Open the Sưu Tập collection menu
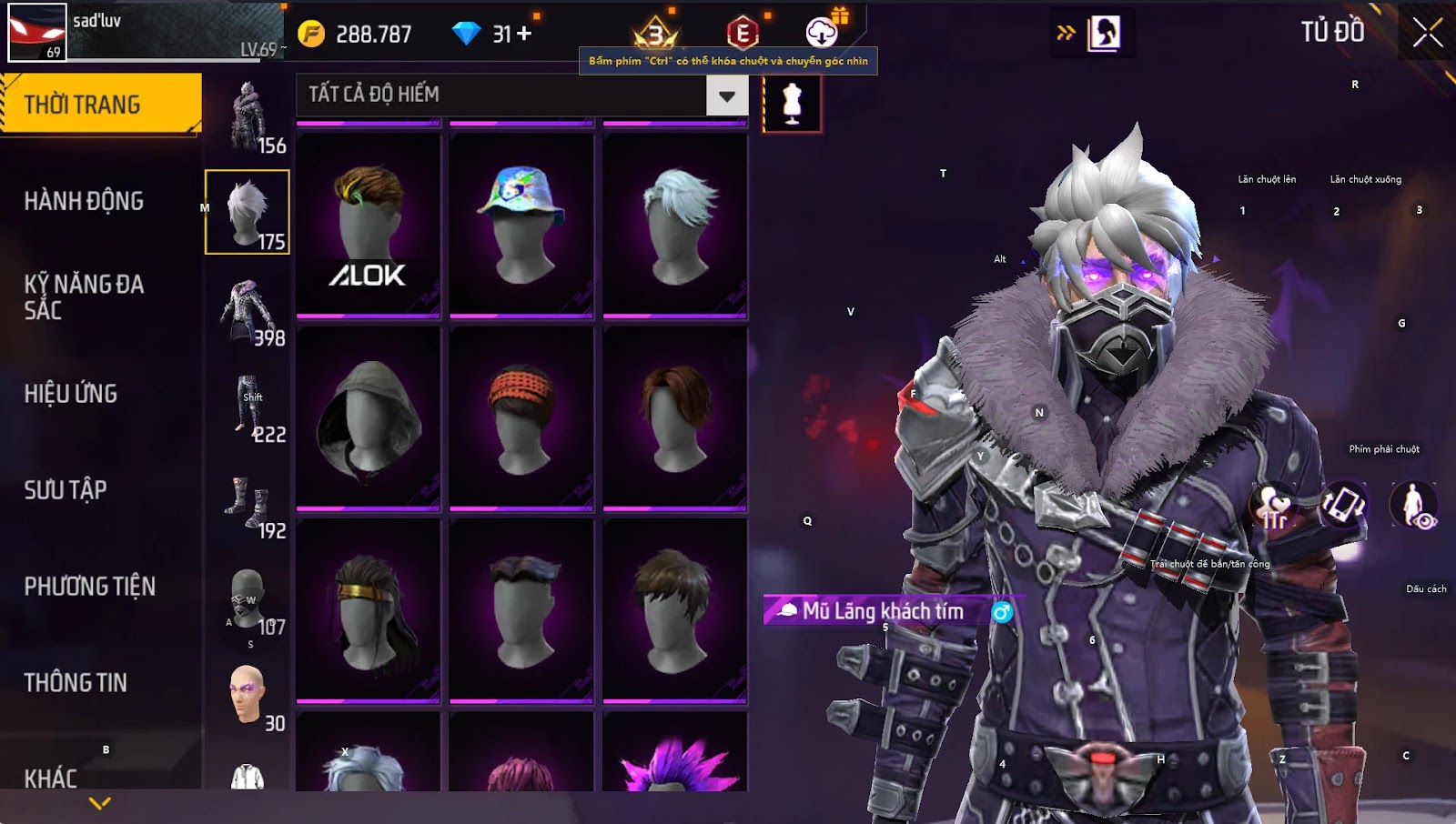The width and height of the screenshot is (1456, 824). [x=66, y=490]
